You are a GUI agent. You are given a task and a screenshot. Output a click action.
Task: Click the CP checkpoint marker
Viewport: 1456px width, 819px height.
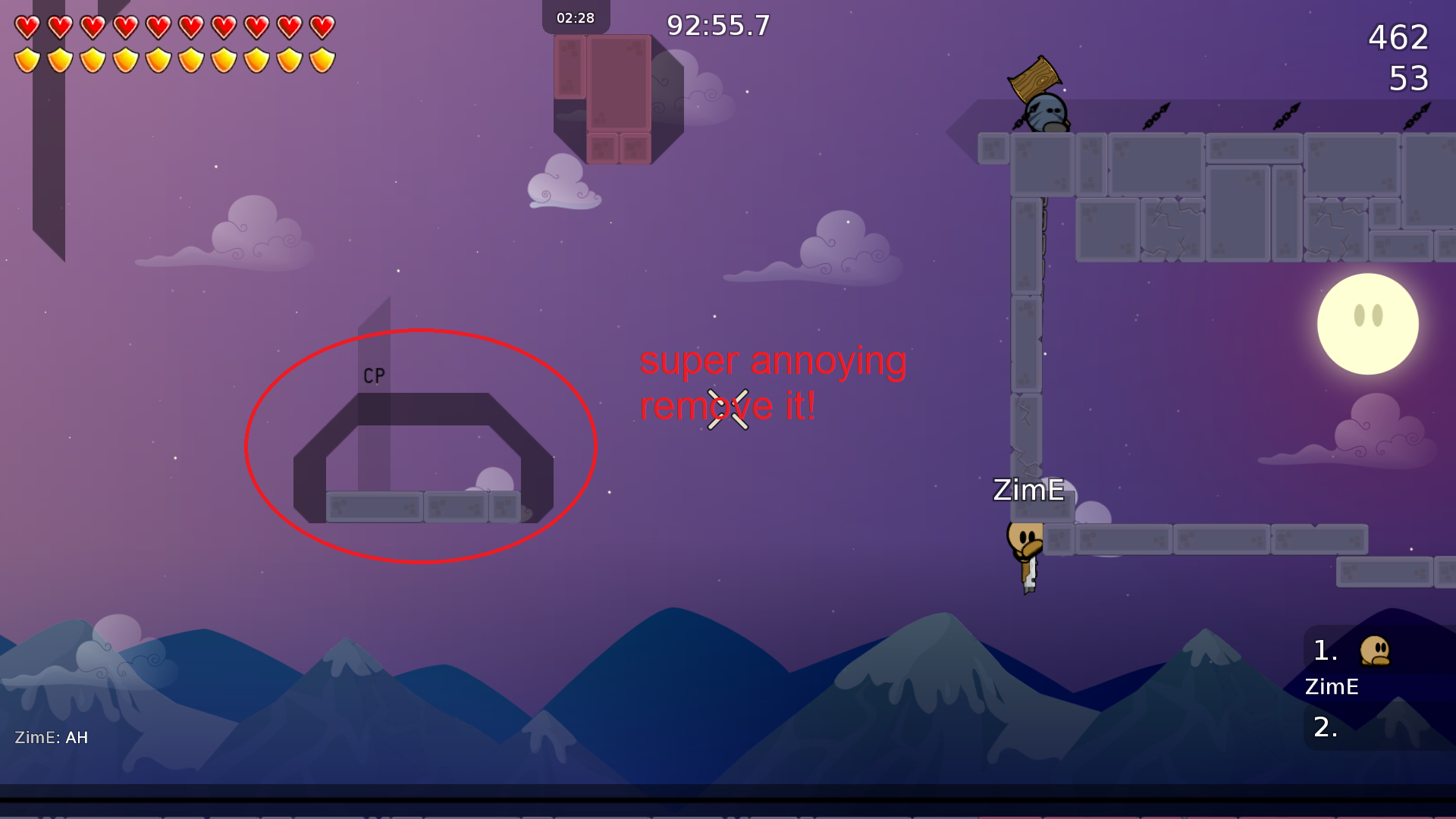373,373
